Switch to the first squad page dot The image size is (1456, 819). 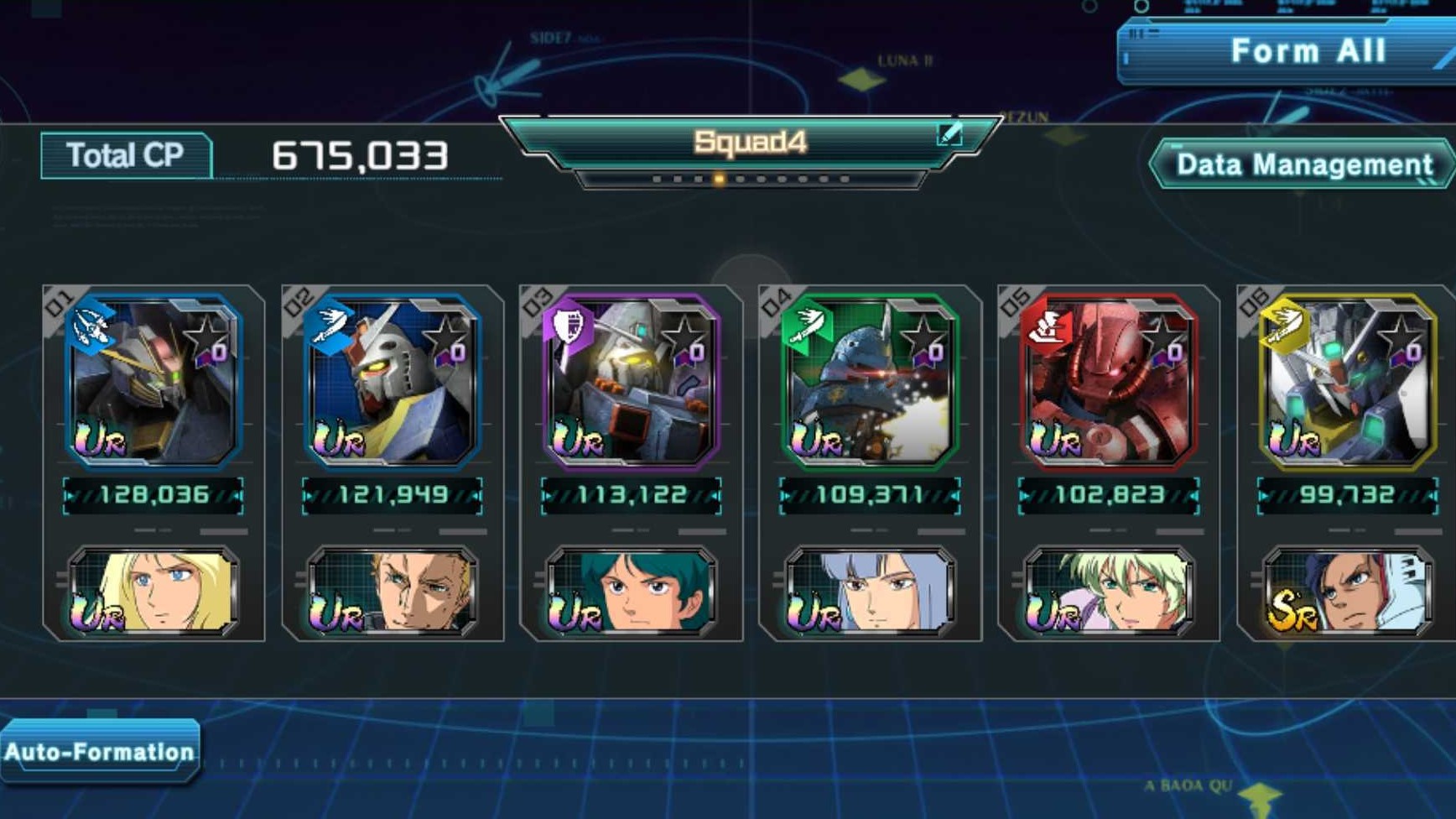(x=657, y=178)
